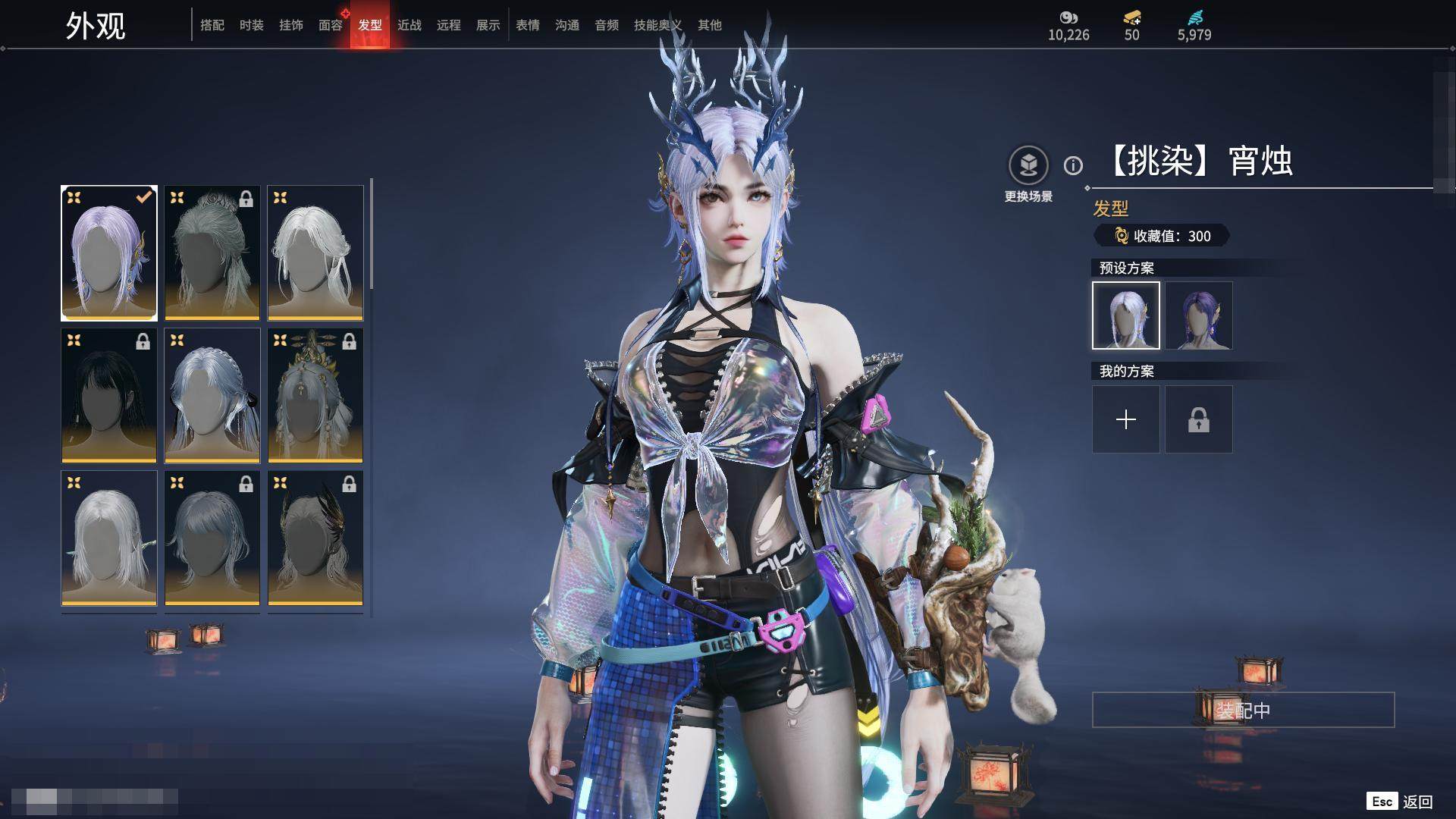Viewport: 1456px width, 819px height.
Task: Add a new custom scheme with plus
Action: tap(1126, 419)
